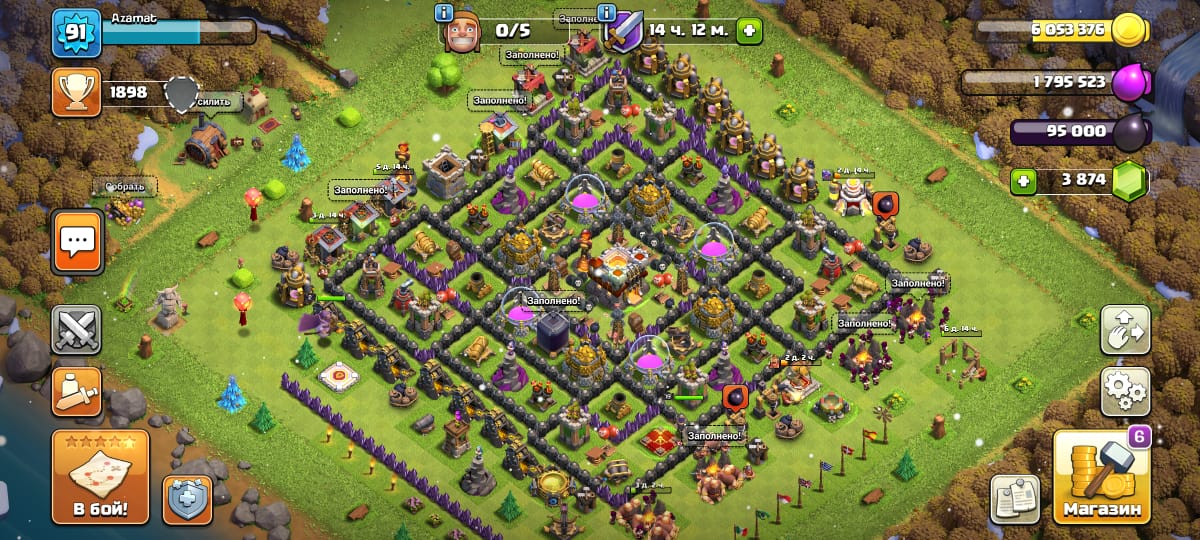Open the blue shield button near В бой!

tap(187, 499)
